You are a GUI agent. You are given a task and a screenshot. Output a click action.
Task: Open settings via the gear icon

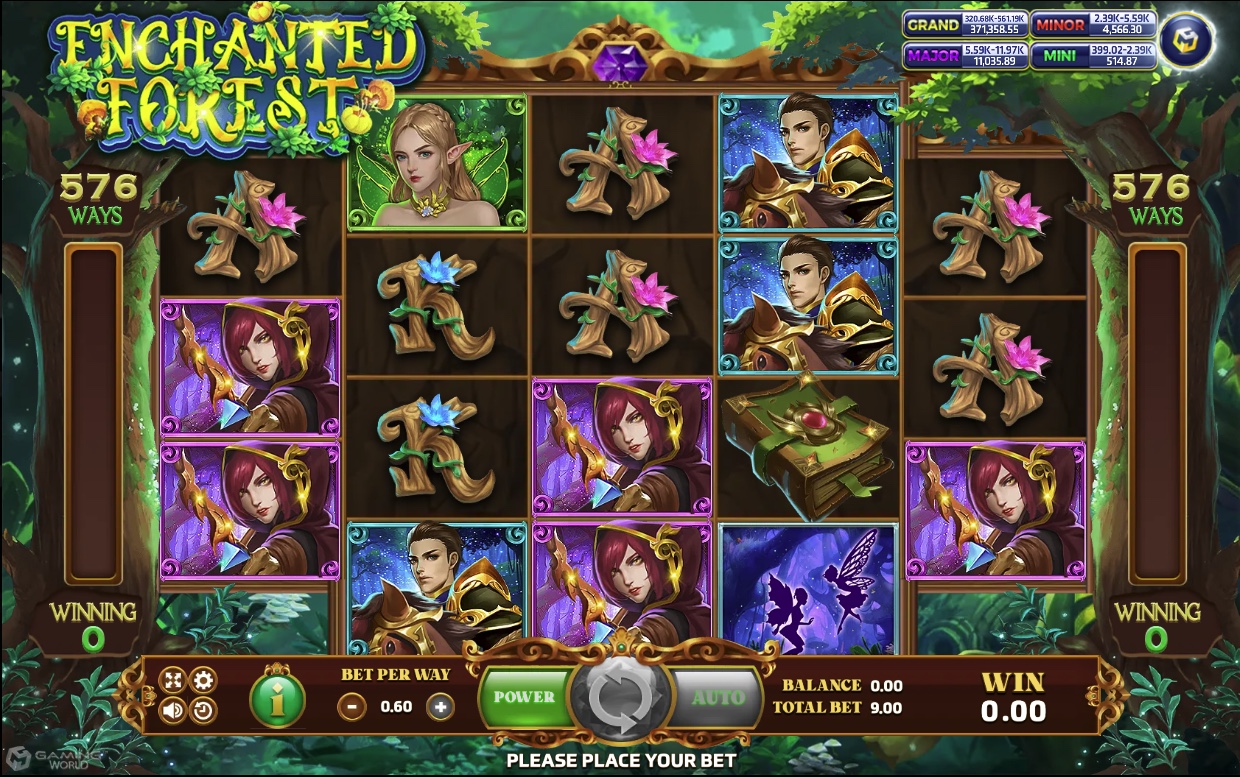pos(203,682)
